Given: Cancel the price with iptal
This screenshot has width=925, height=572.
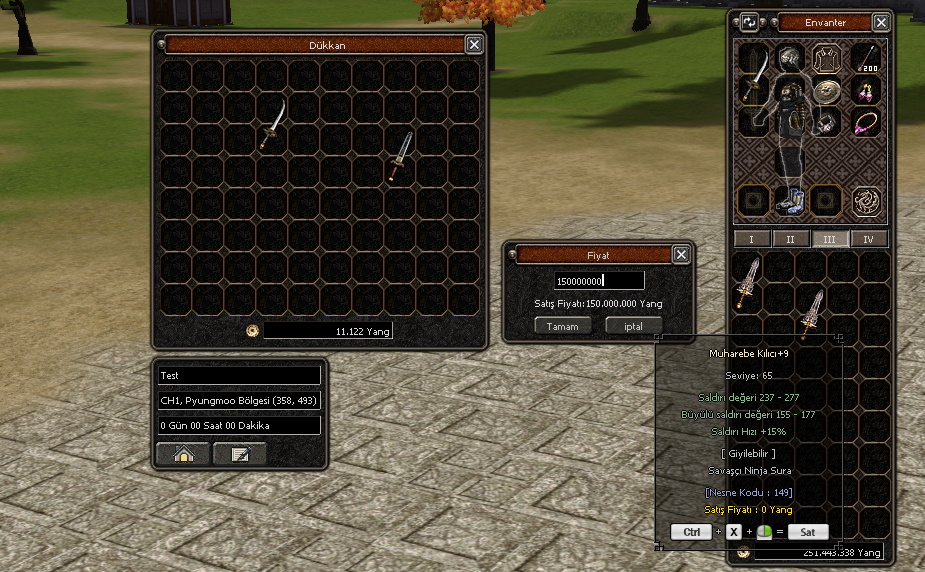Looking at the screenshot, I should click(x=633, y=326).
